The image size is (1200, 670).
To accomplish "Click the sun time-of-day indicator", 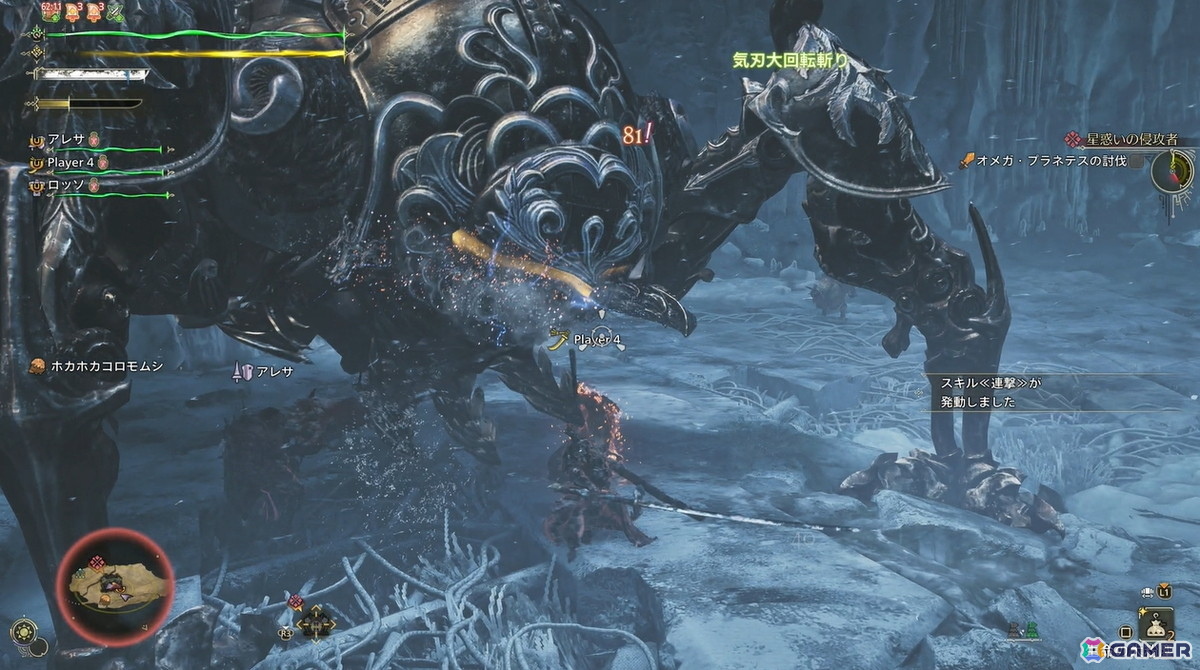I will [23, 632].
